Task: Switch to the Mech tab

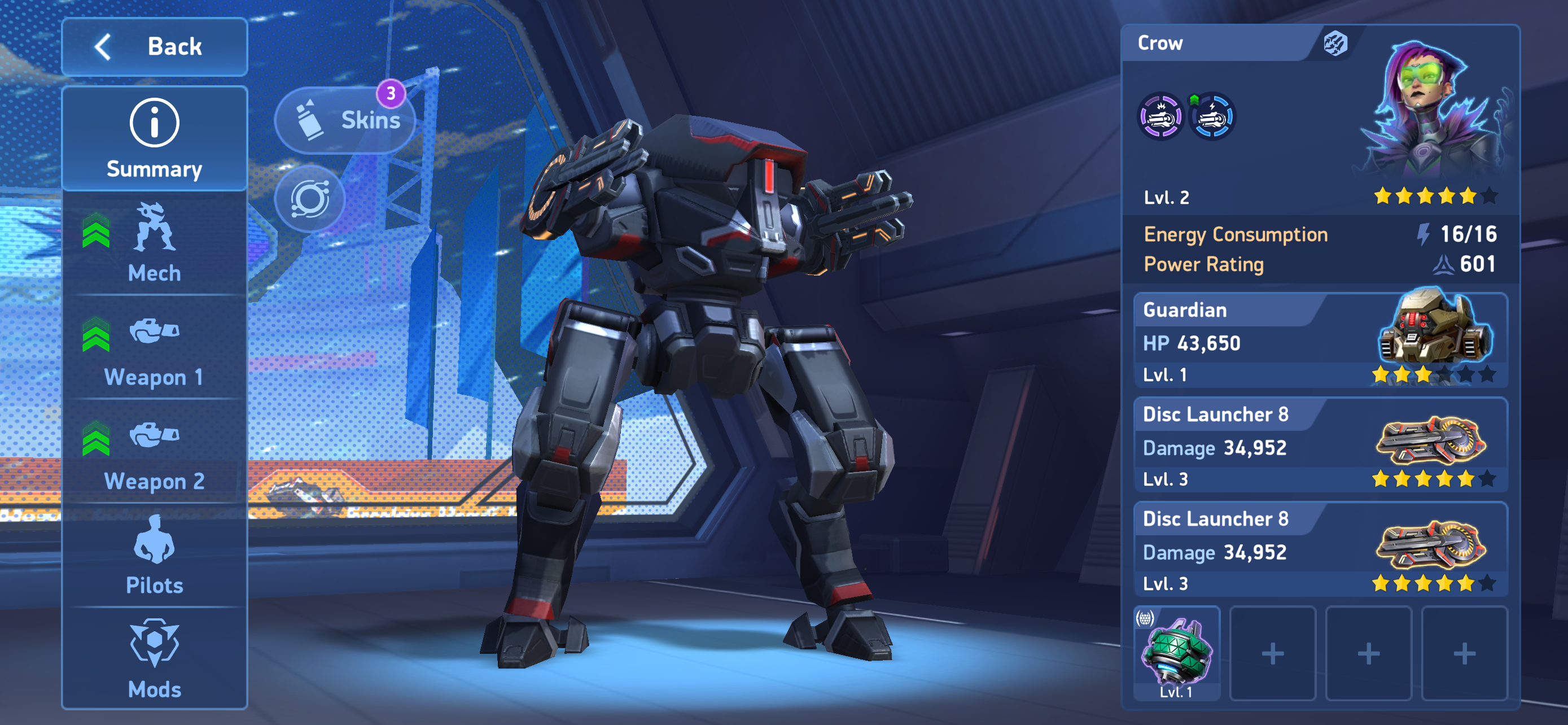Action: pyautogui.click(x=154, y=244)
